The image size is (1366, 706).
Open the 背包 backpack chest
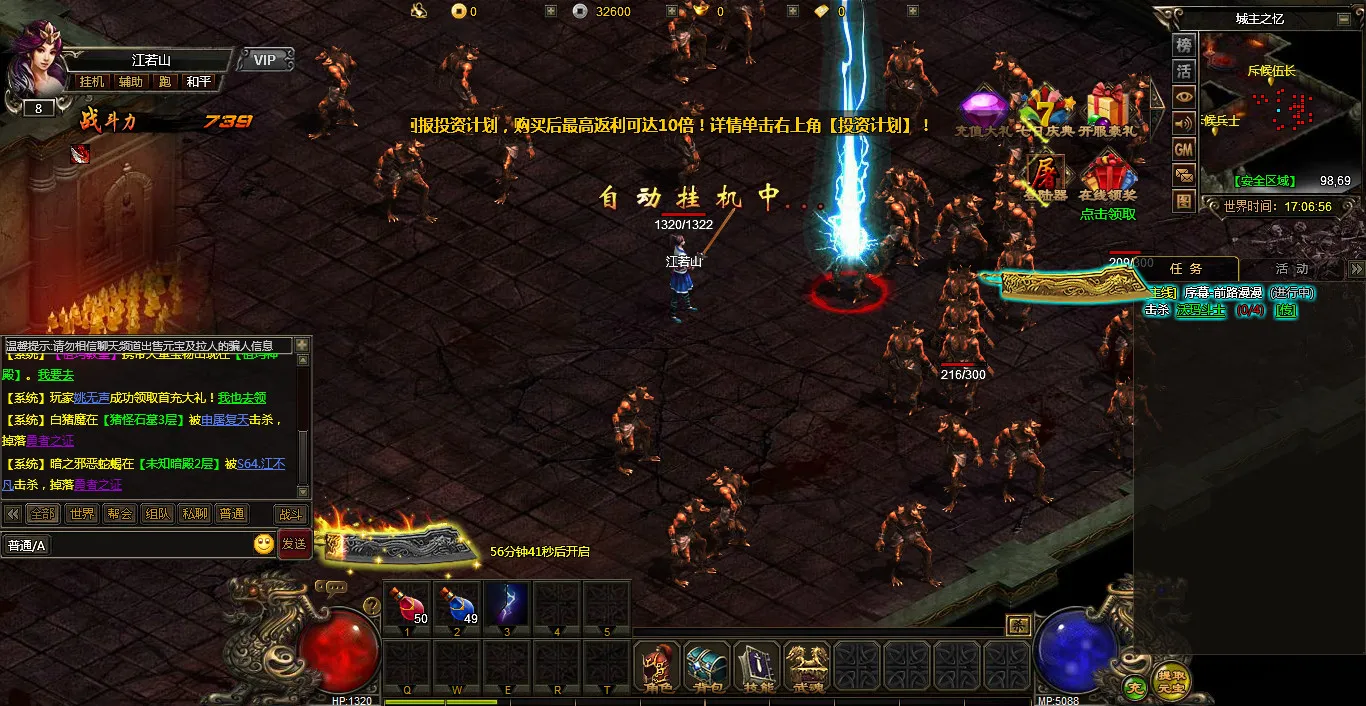click(x=707, y=665)
